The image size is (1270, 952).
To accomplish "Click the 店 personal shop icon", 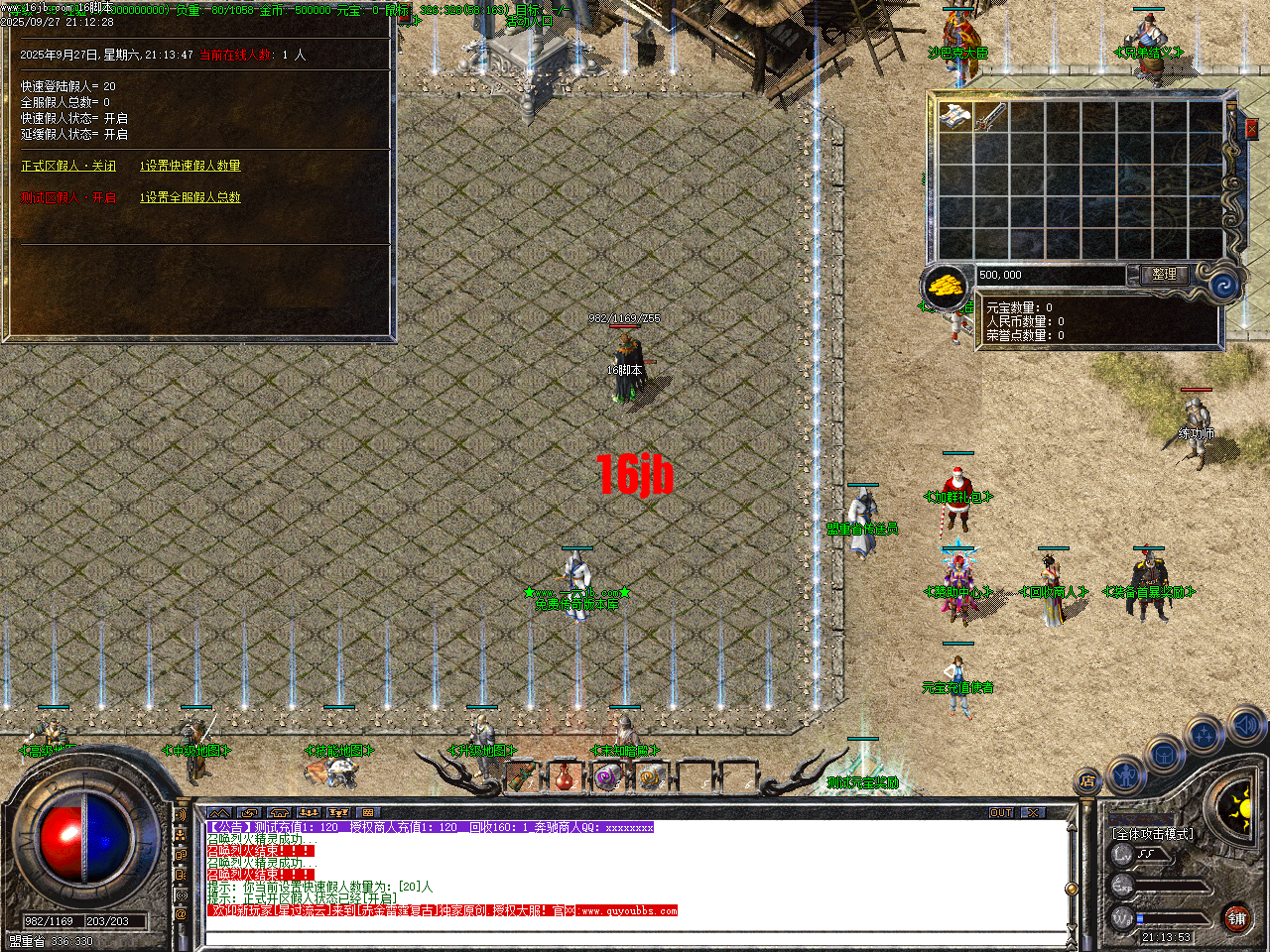I will click(x=1087, y=781).
